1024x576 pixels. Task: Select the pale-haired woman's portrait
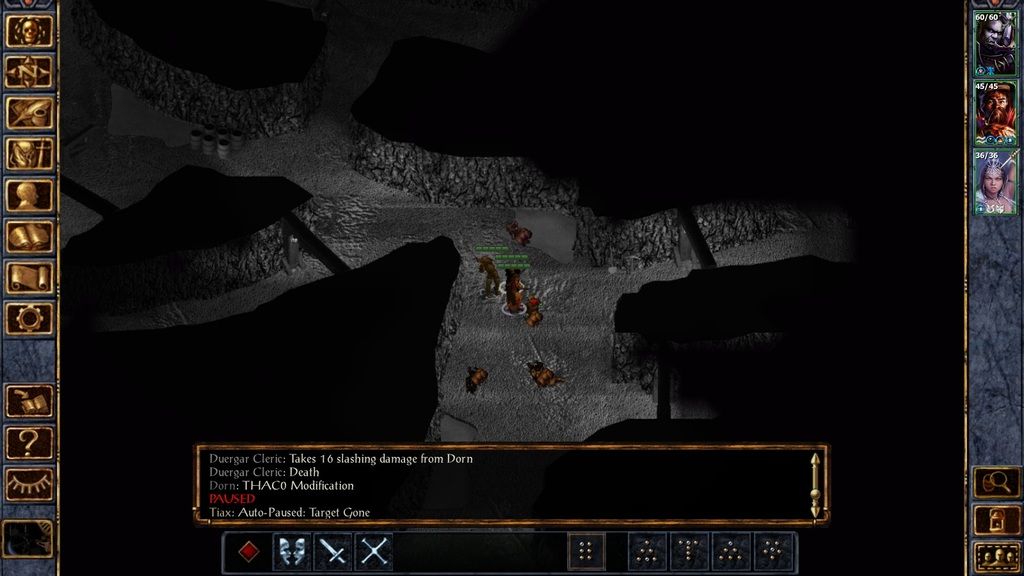(994, 180)
